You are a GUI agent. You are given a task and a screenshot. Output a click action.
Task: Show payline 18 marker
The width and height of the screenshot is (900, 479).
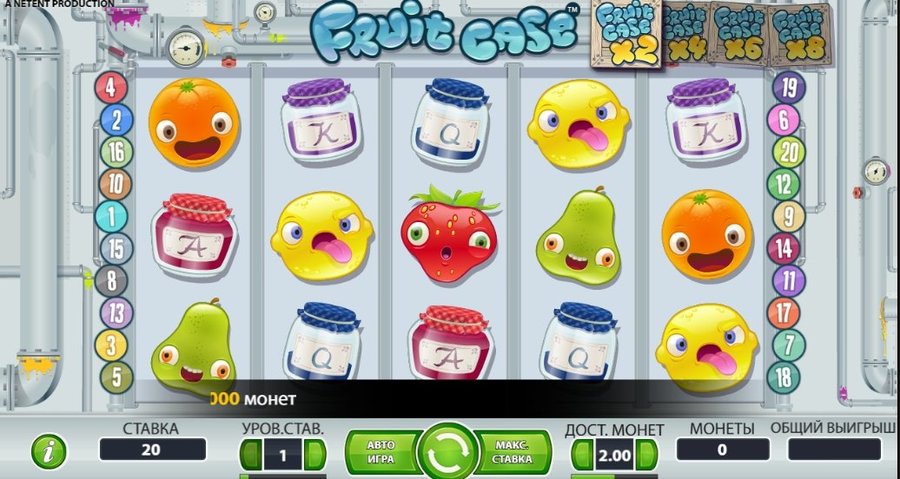[783, 377]
